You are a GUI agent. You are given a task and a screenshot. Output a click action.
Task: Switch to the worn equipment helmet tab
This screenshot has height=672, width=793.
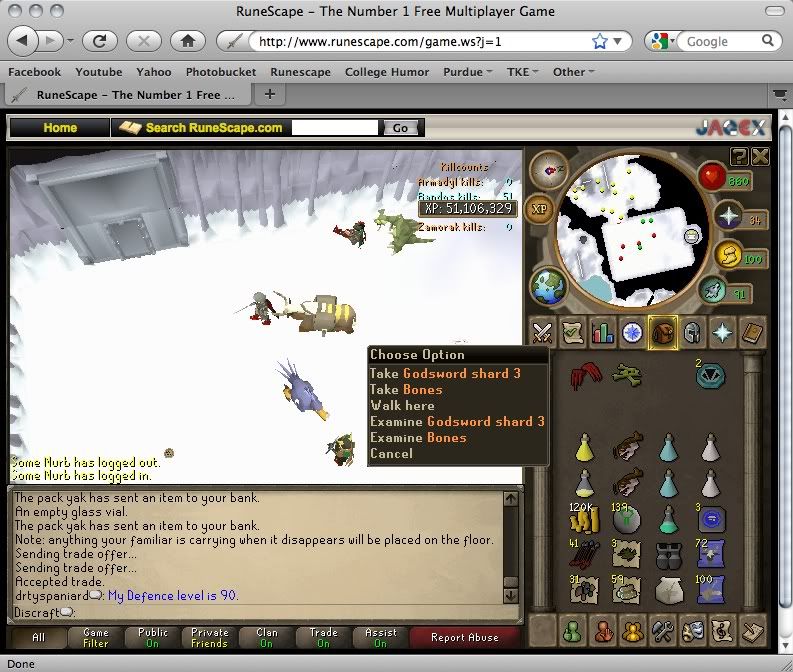point(691,333)
